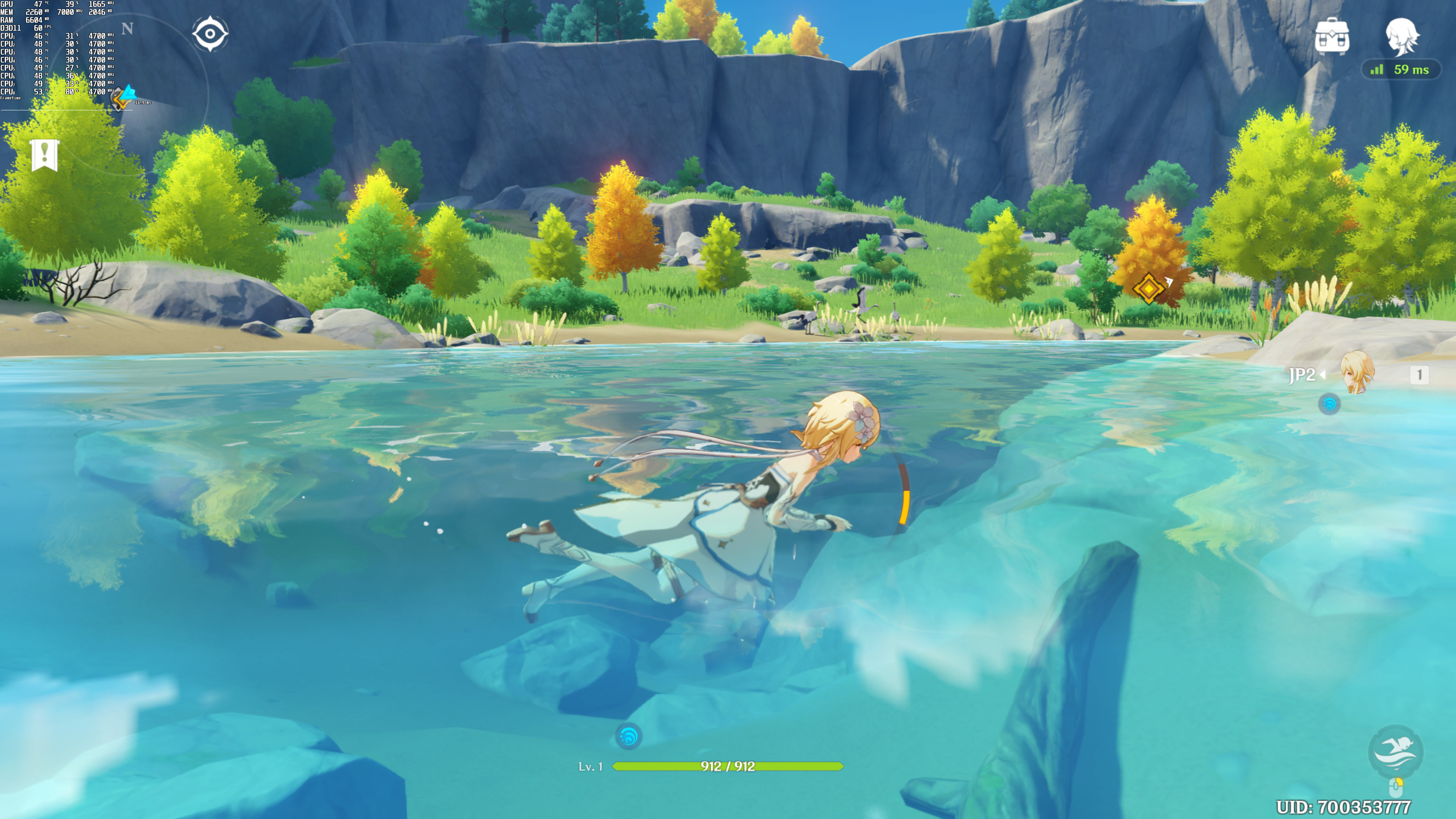Image resolution: width=1456 pixels, height=819 pixels.
Task: Activate the swimmer sprint button
Action: (x=1395, y=751)
